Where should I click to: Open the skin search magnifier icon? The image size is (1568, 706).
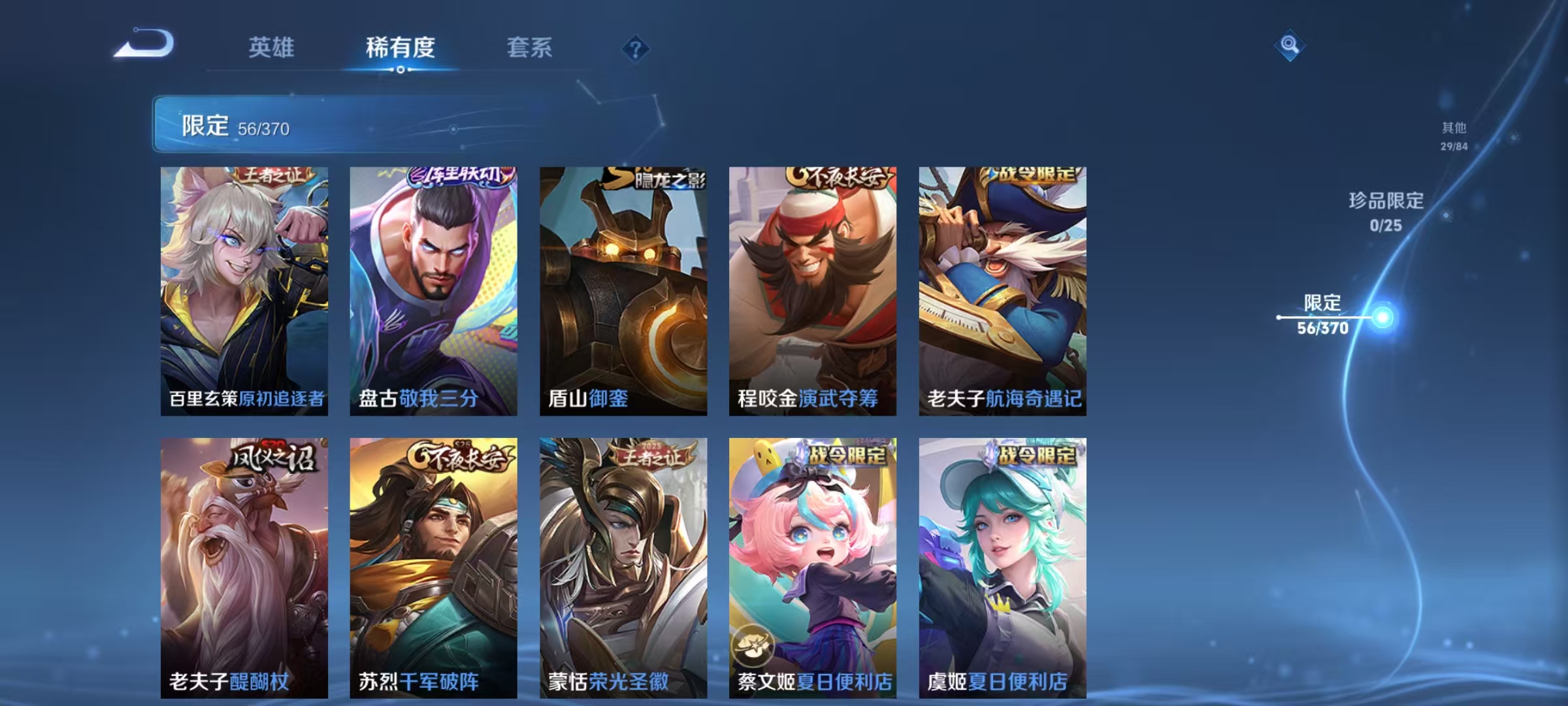pos(1290,46)
